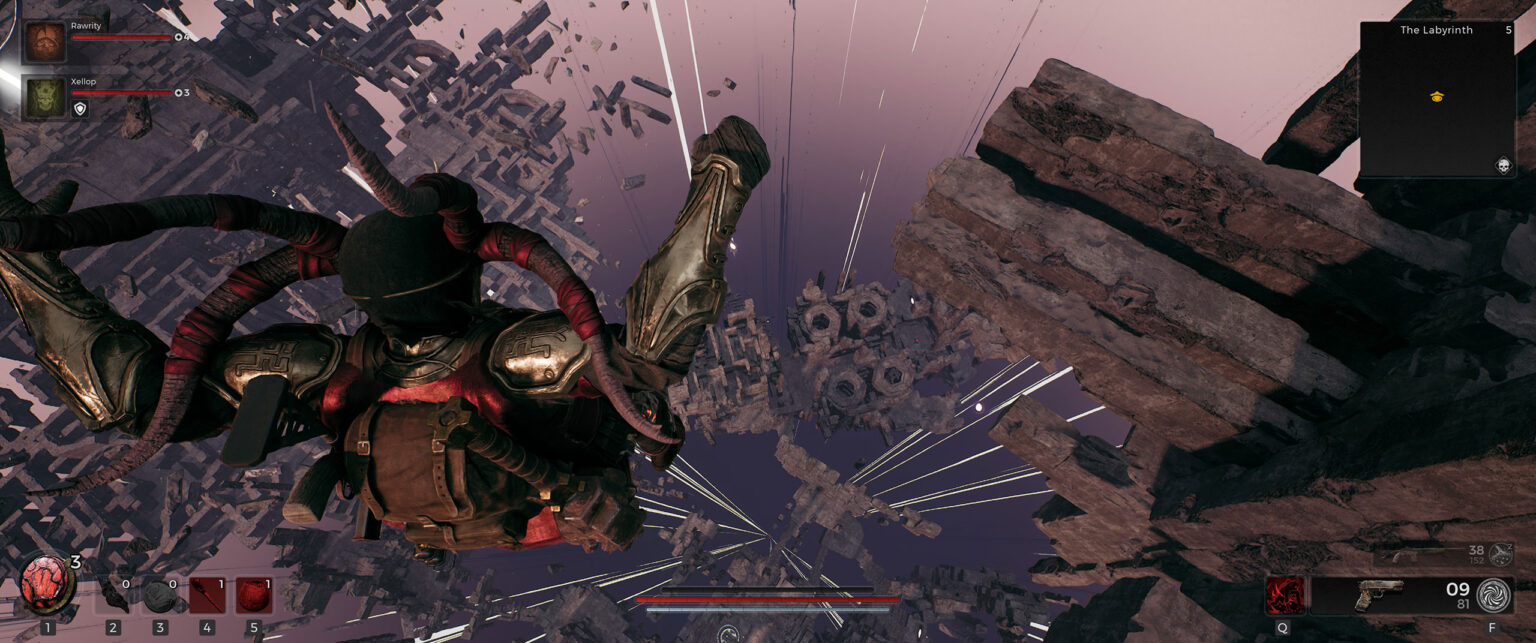The width and height of the screenshot is (1536, 643).
Task: Activate the red archetype skill icon
Action: tap(1283, 594)
